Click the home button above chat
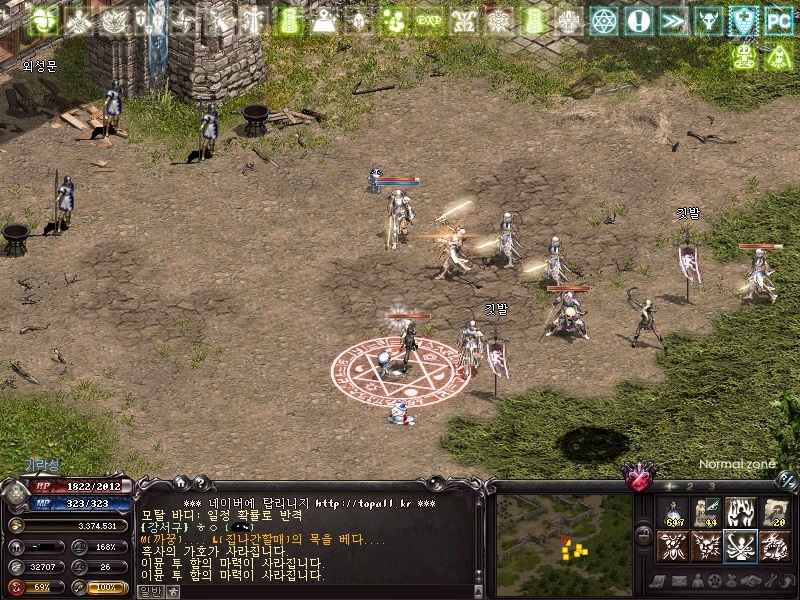 click(x=179, y=482)
